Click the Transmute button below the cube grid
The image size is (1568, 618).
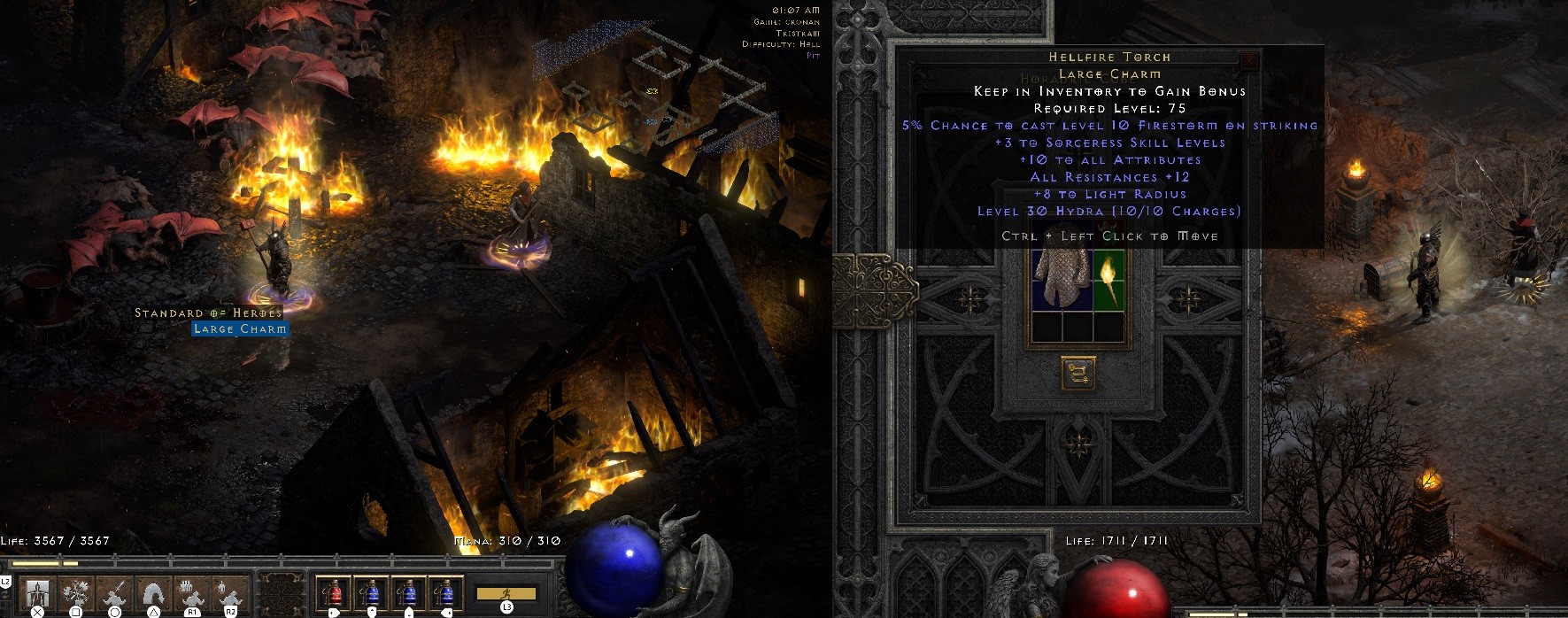pyautogui.click(x=1078, y=374)
